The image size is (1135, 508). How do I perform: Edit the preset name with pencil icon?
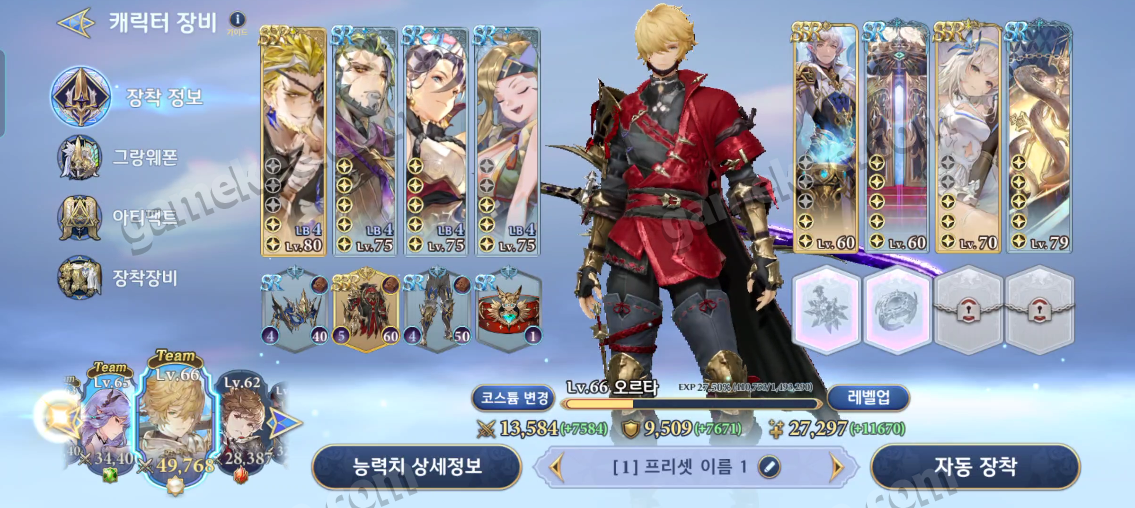point(769,466)
